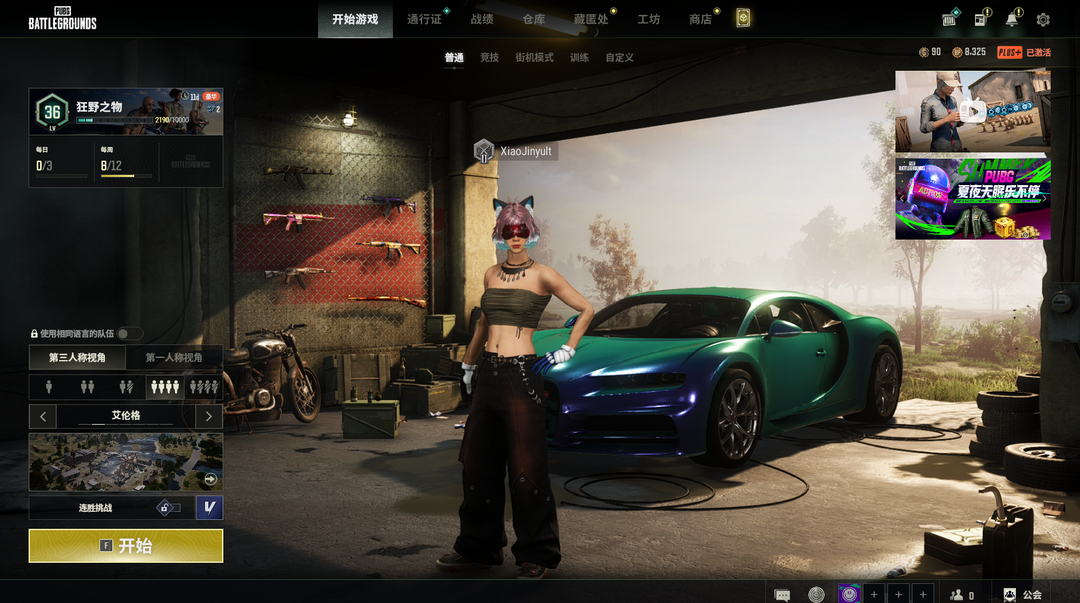This screenshot has width=1080, height=603.
Task: Open the 通行证 pass tab
Action: click(424, 19)
